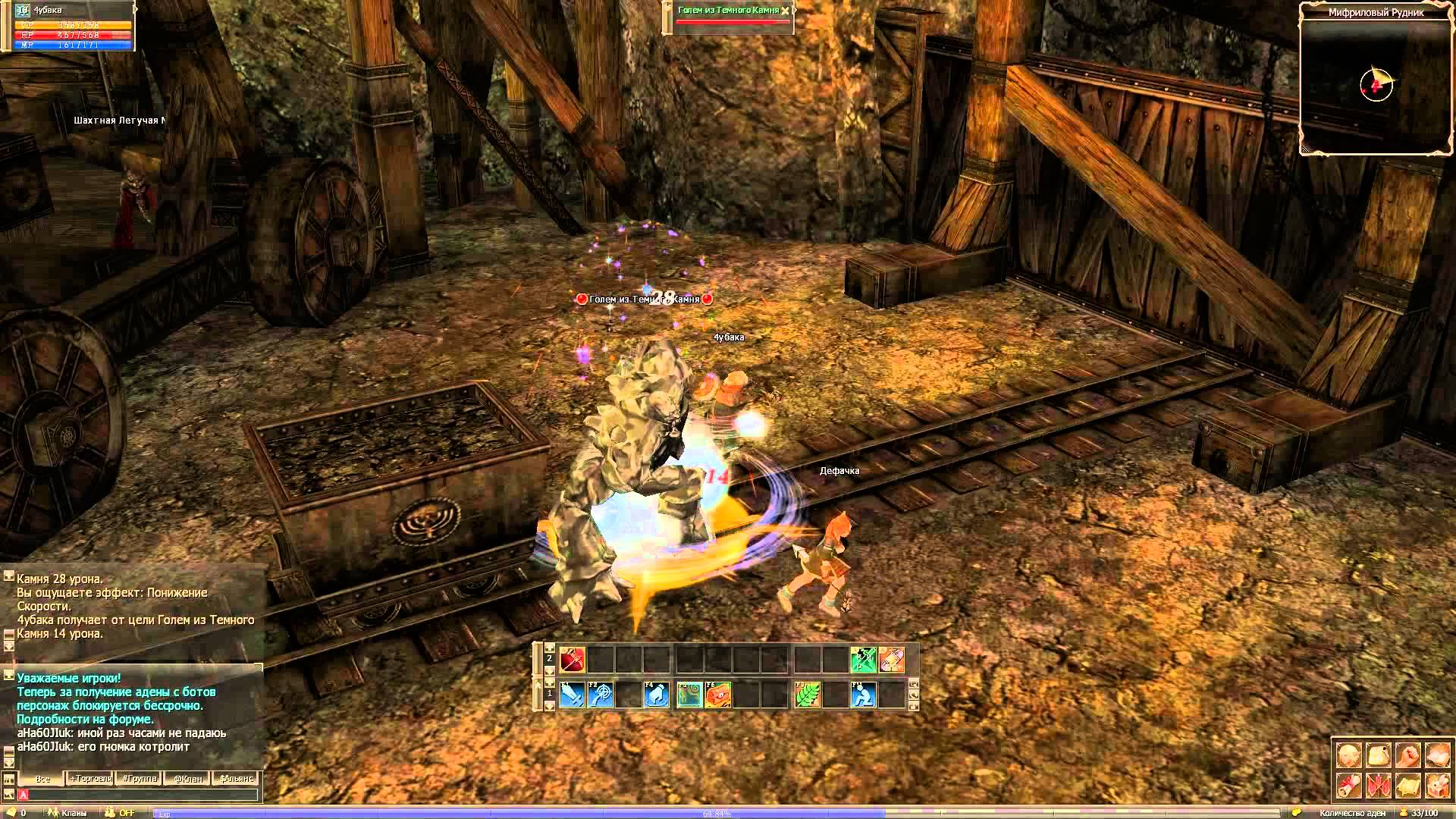Use the green leaf item slot
This screenshot has height=819, width=1456.
click(806, 695)
